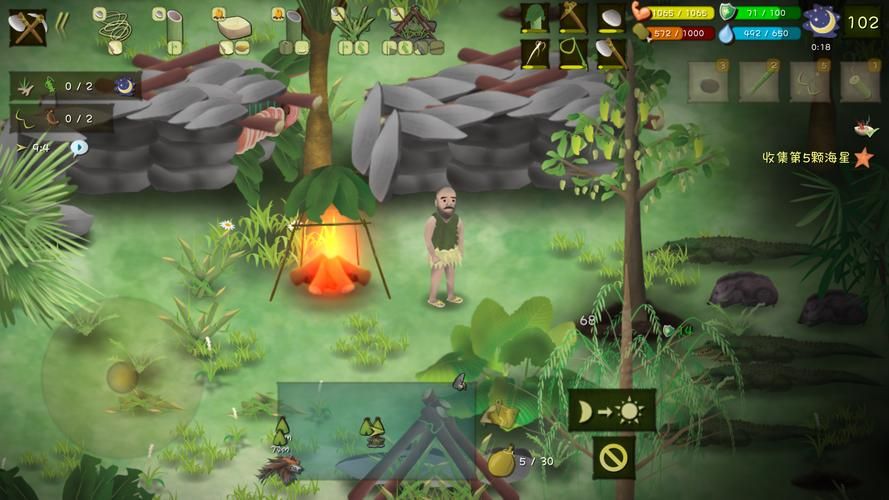Tap the night moon time indicator
The image size is (889, 500).
tap(821, 21)
